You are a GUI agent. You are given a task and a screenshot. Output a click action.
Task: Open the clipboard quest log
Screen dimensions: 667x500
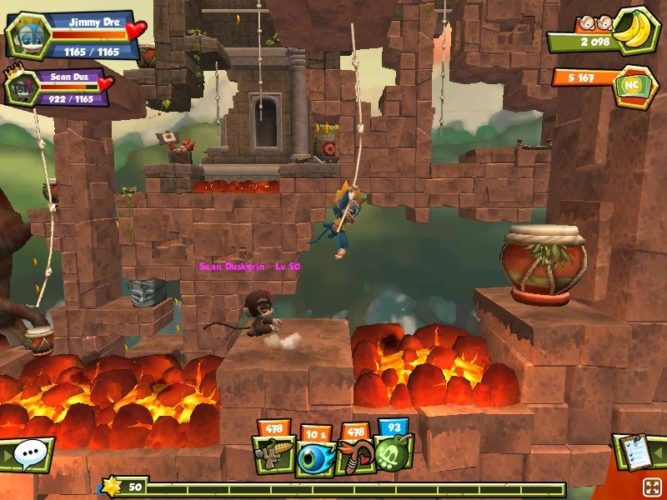639,452
